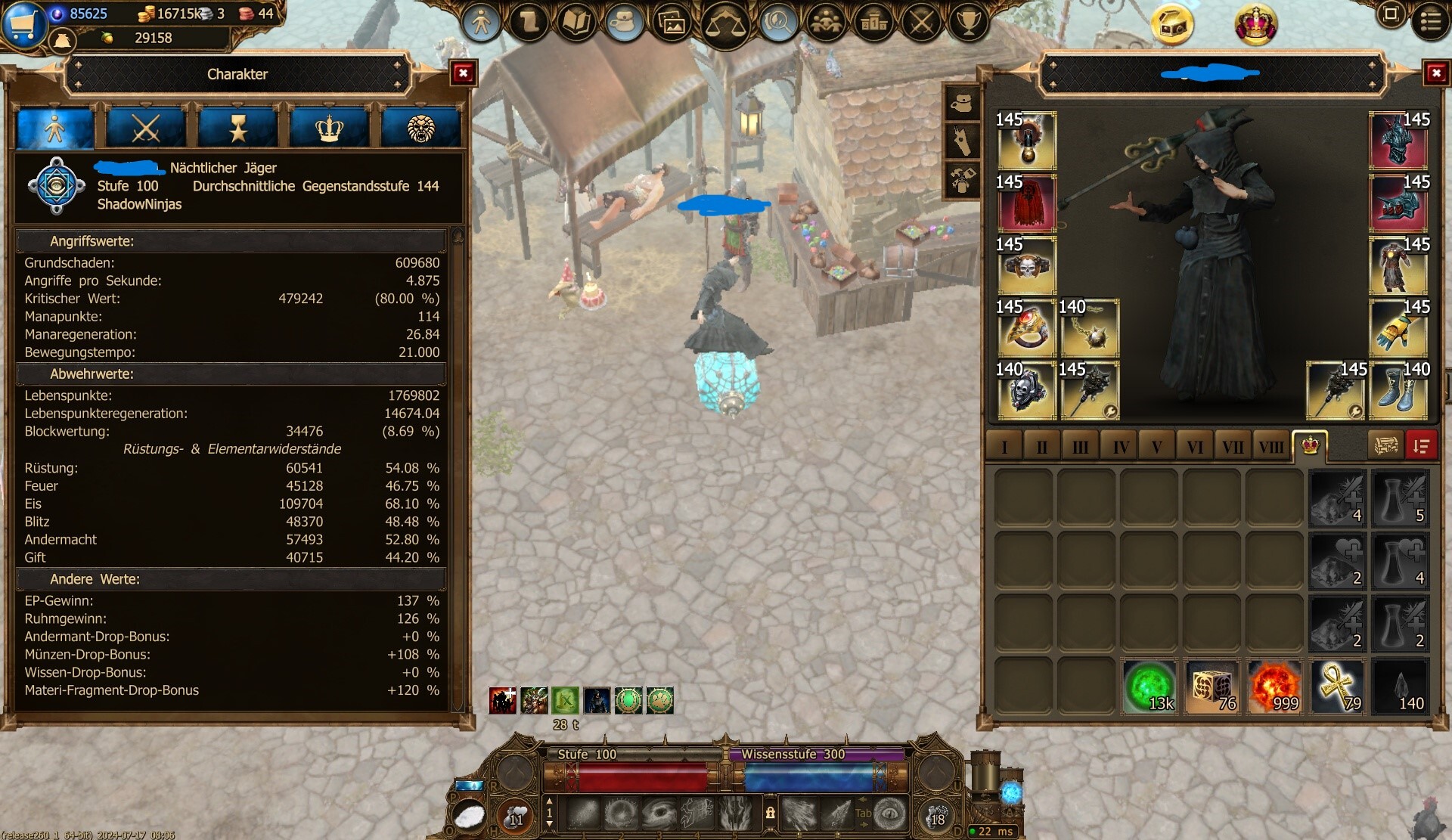Open the shopping cart store

(23, 23)
